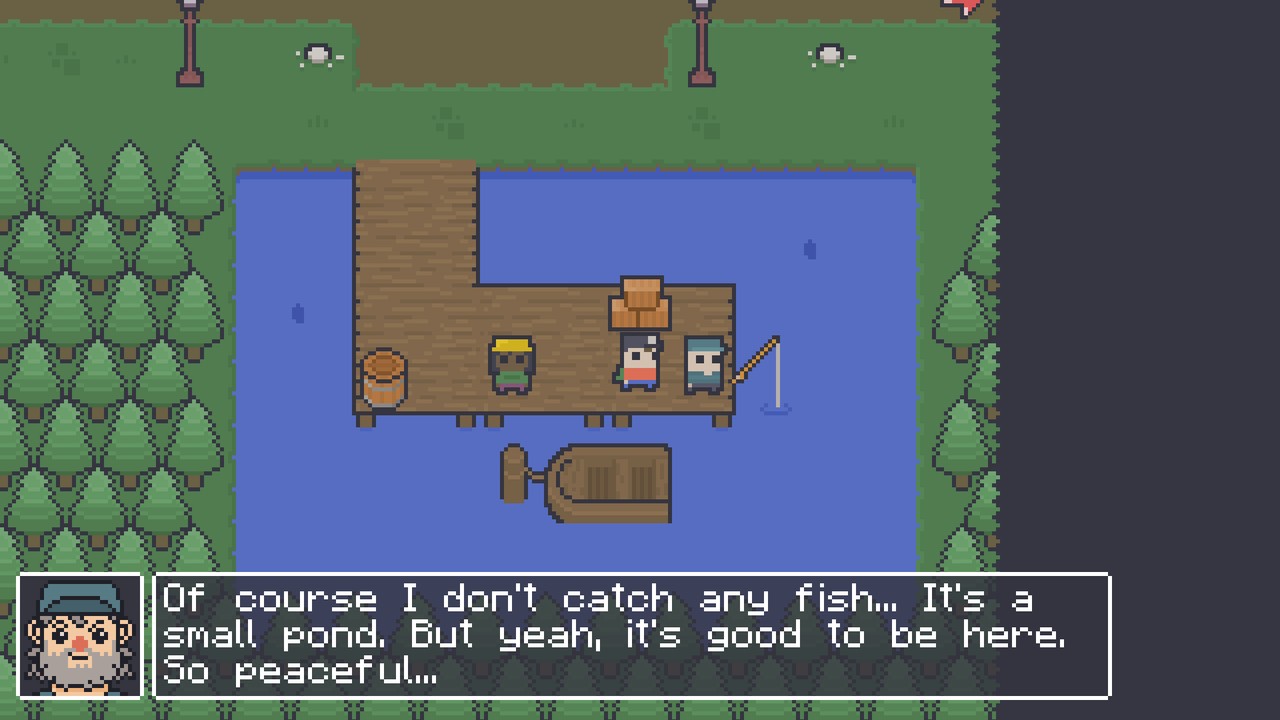Click the blonde villager standing on the dock

[511, 365]
